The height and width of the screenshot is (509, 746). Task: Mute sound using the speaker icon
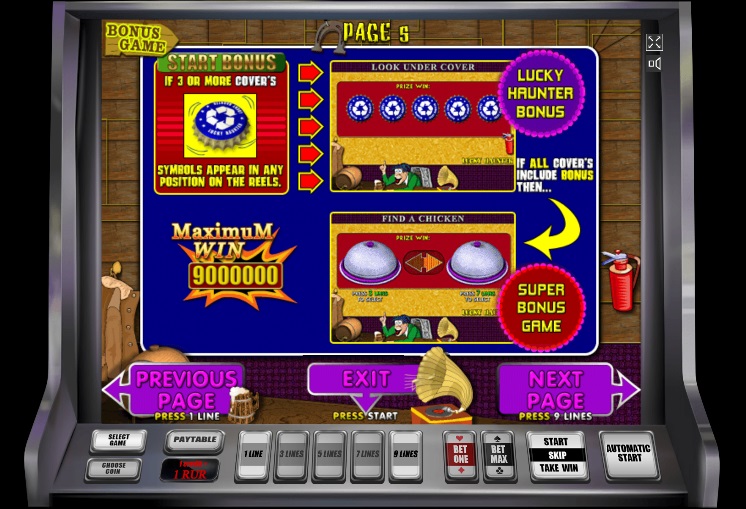click(x=654, y=64)
